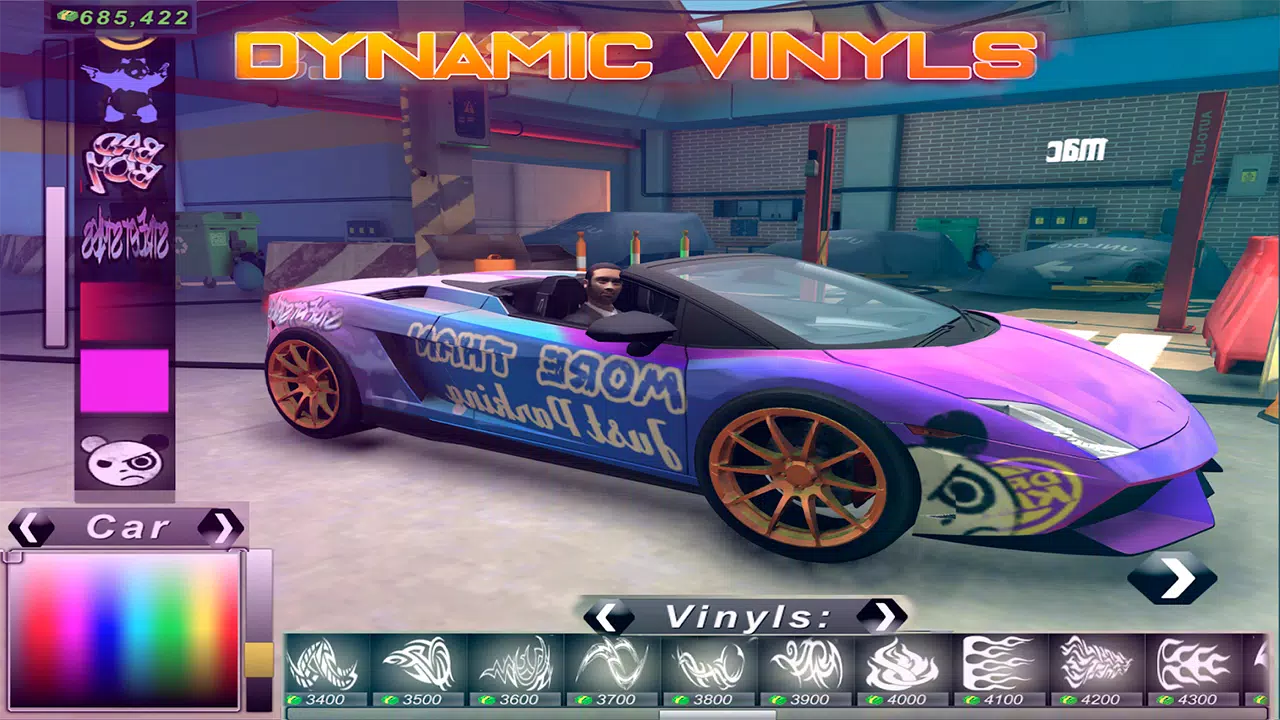Viewport: 1280px width, 720px height.
Task: Click the previous arrow on the Vinyls selector
Action: click(607, 618)
